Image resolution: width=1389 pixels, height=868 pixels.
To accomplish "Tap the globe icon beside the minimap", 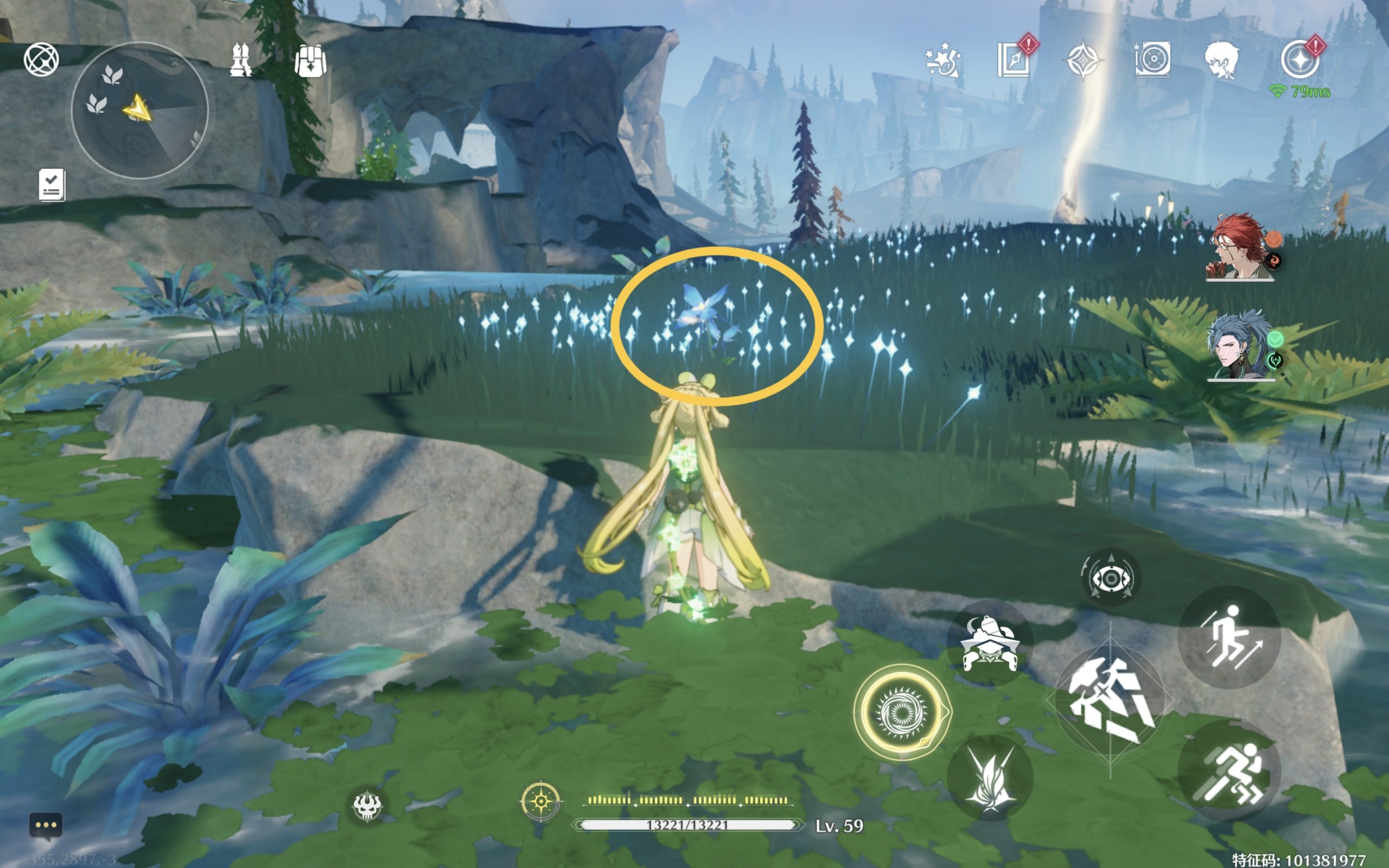I will coord(41,59).
